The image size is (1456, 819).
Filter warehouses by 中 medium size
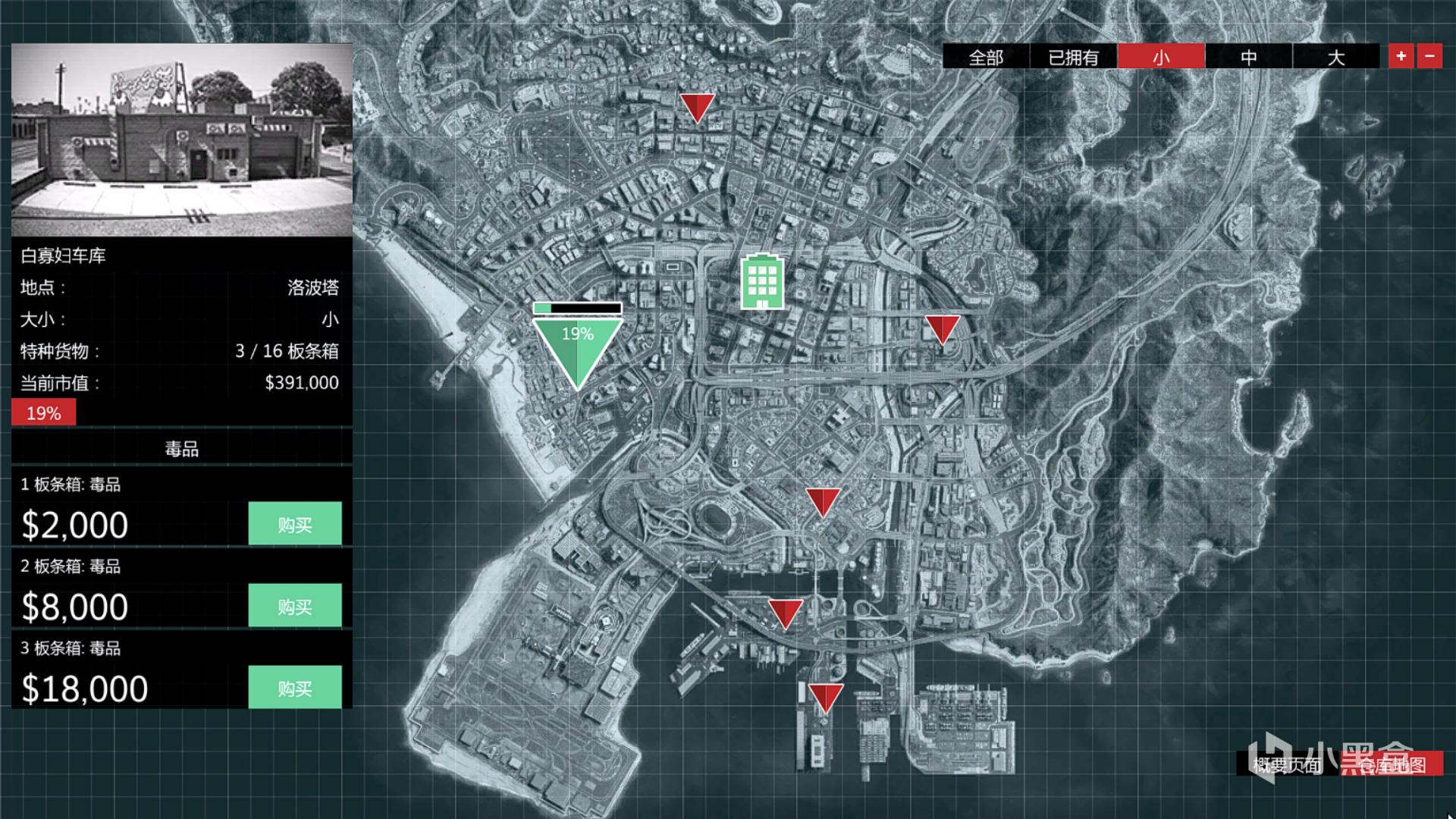1248,57
